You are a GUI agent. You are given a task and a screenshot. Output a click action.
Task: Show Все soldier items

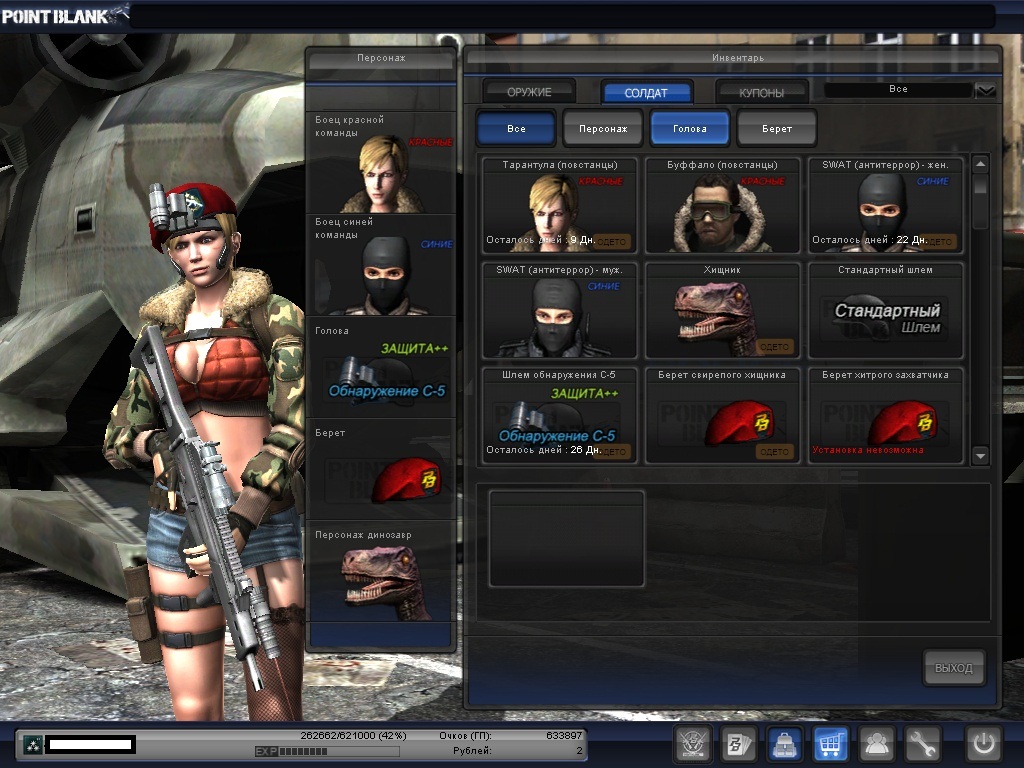[516, 129]
